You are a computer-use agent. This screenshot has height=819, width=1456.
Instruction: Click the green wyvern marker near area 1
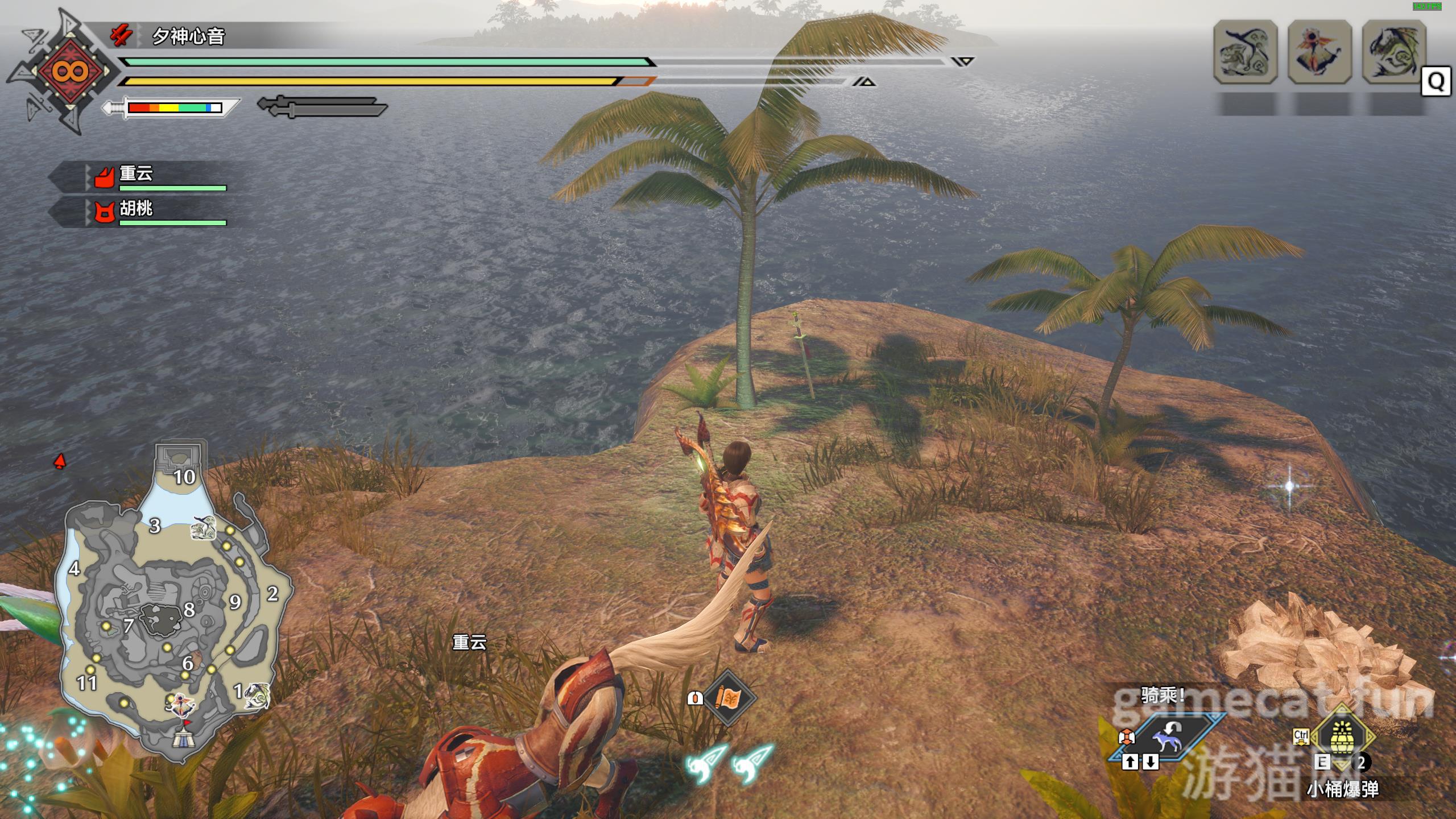[256, 696]
